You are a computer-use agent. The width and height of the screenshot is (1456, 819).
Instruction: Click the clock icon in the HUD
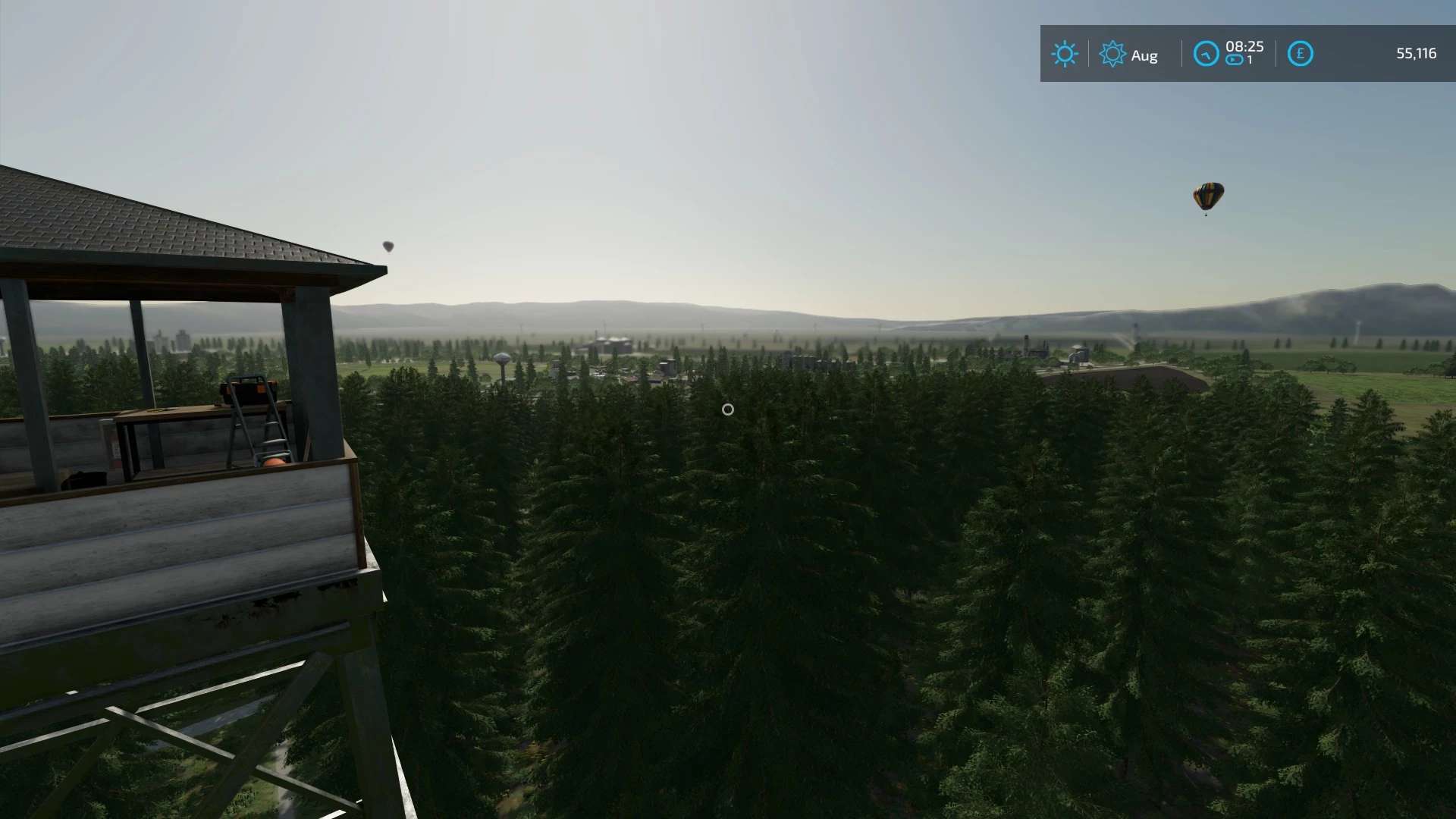pos(1206,54)
